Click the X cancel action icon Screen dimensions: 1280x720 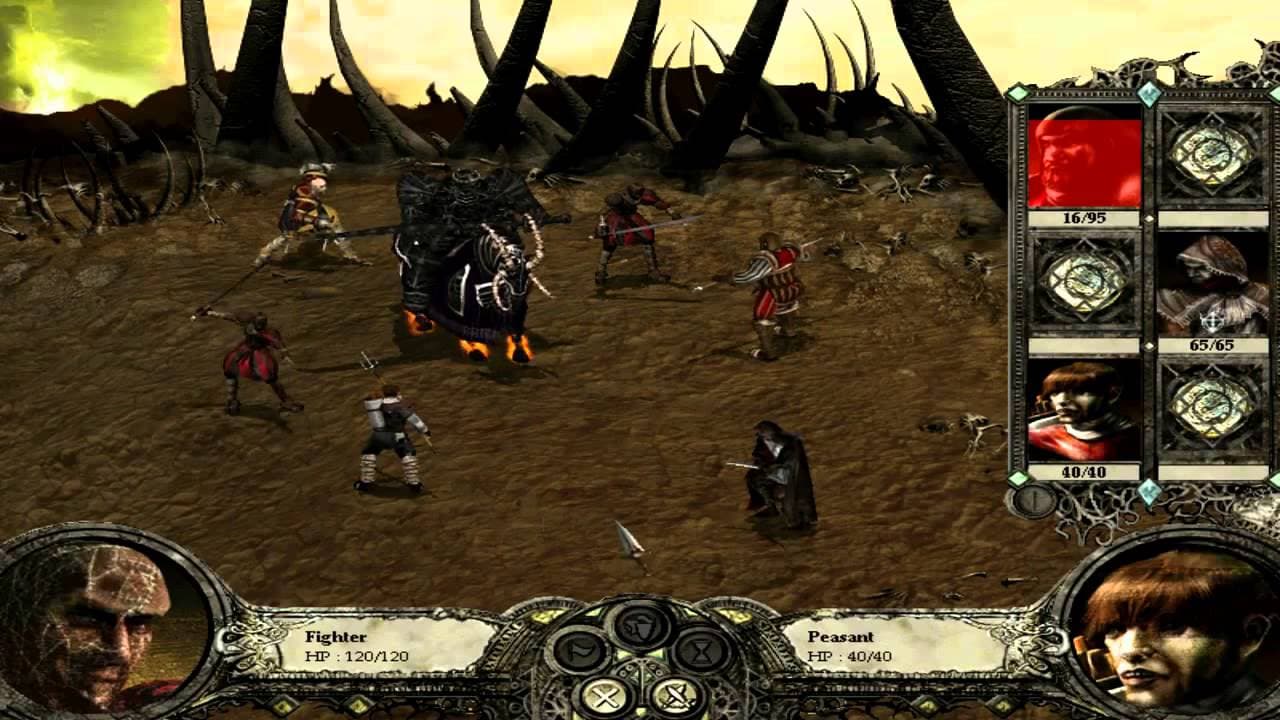(x=606, y=696)
